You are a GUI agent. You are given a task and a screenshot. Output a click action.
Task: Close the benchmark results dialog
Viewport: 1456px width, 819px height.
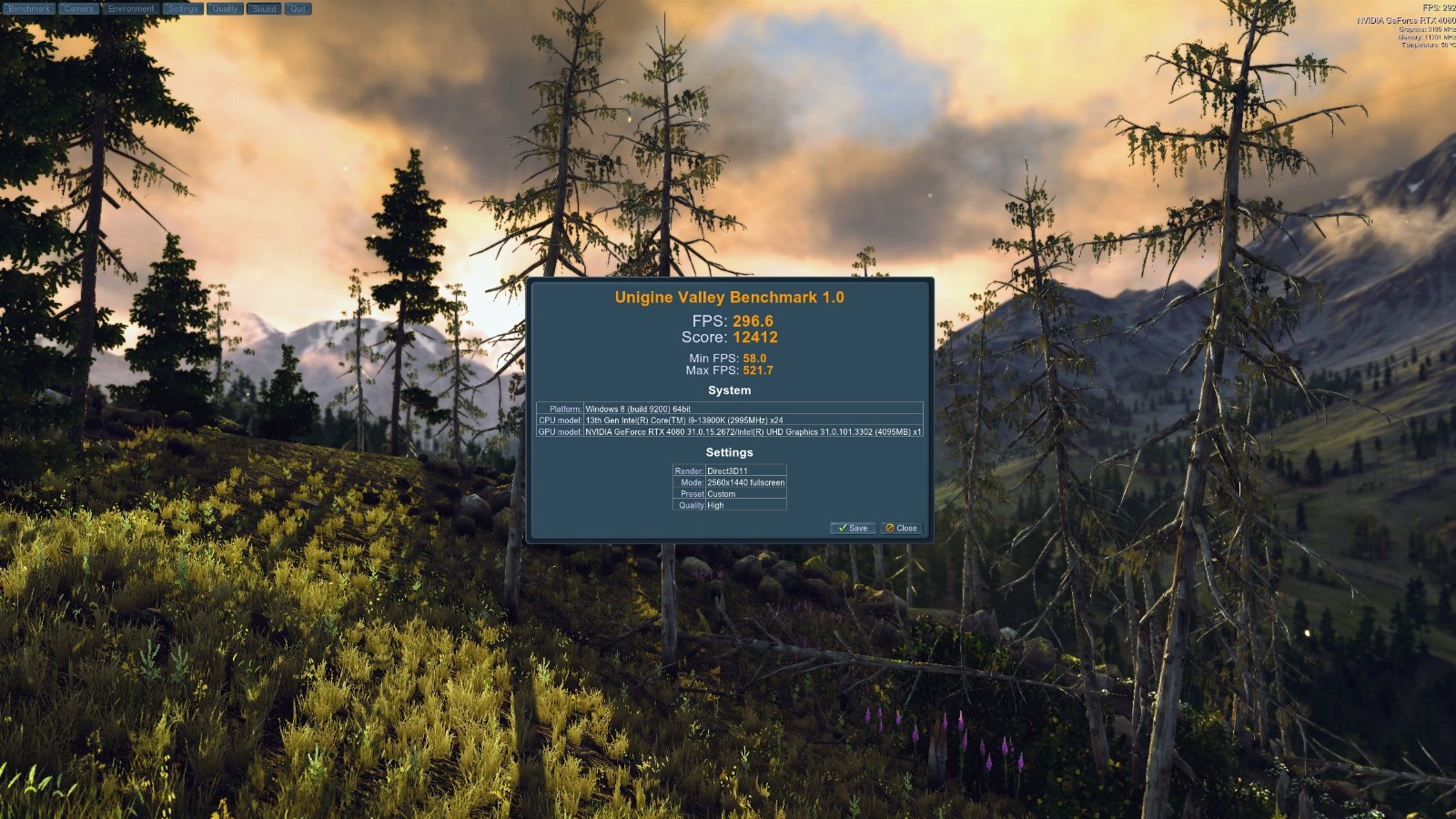[901, 528]
